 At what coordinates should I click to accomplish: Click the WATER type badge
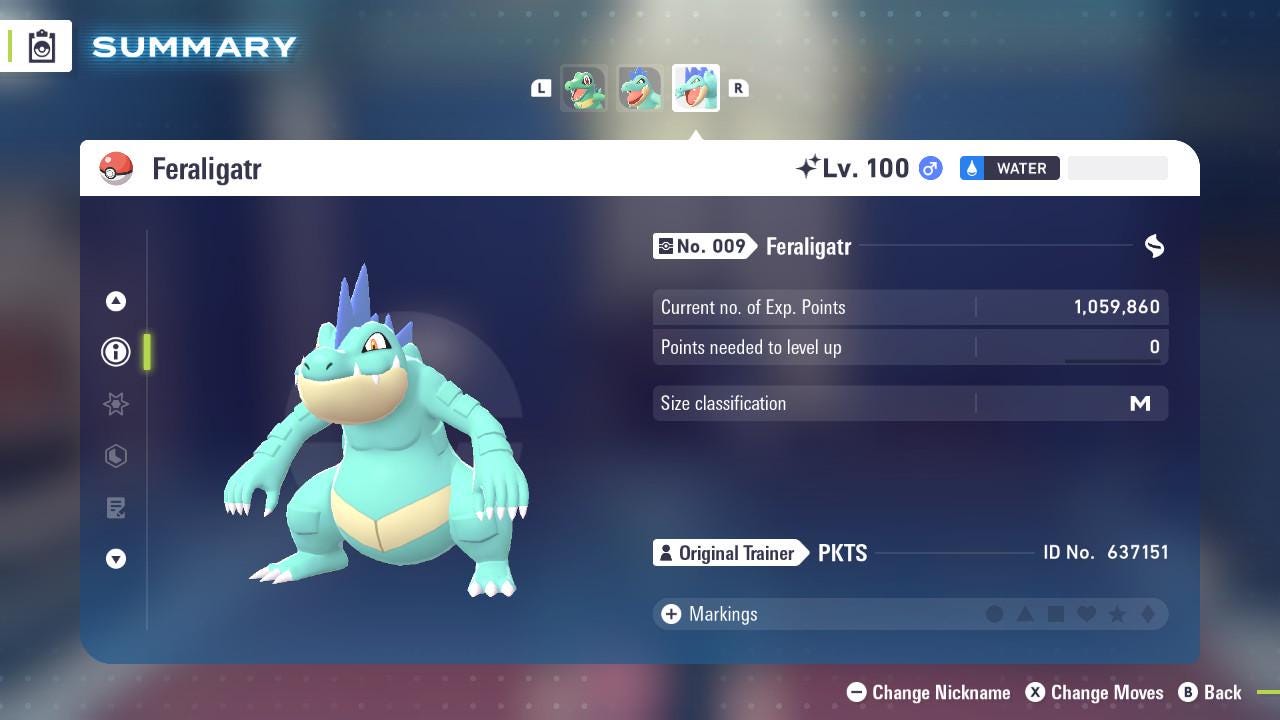[x=1009, y=168]
